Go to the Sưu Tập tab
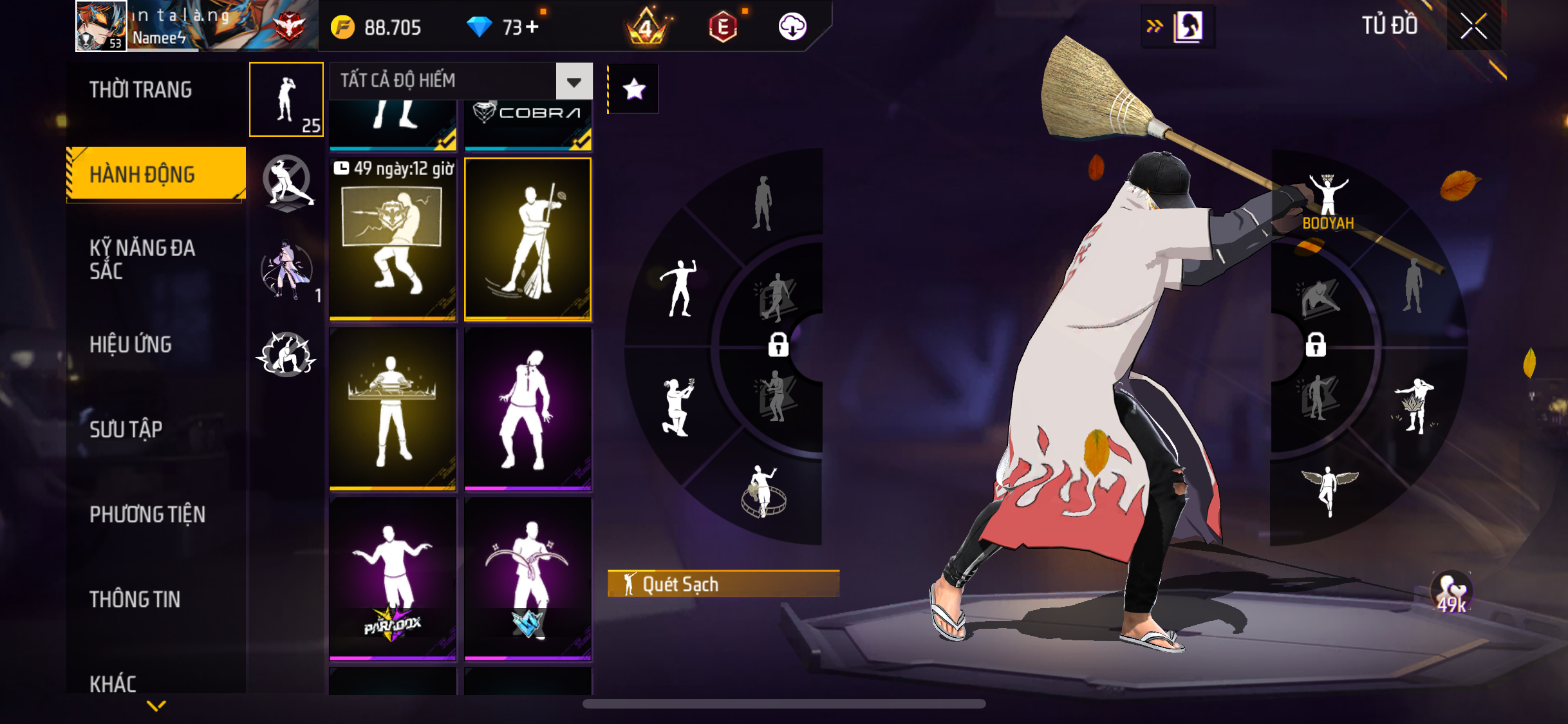 pyautogui.click(x=126, y=429)
